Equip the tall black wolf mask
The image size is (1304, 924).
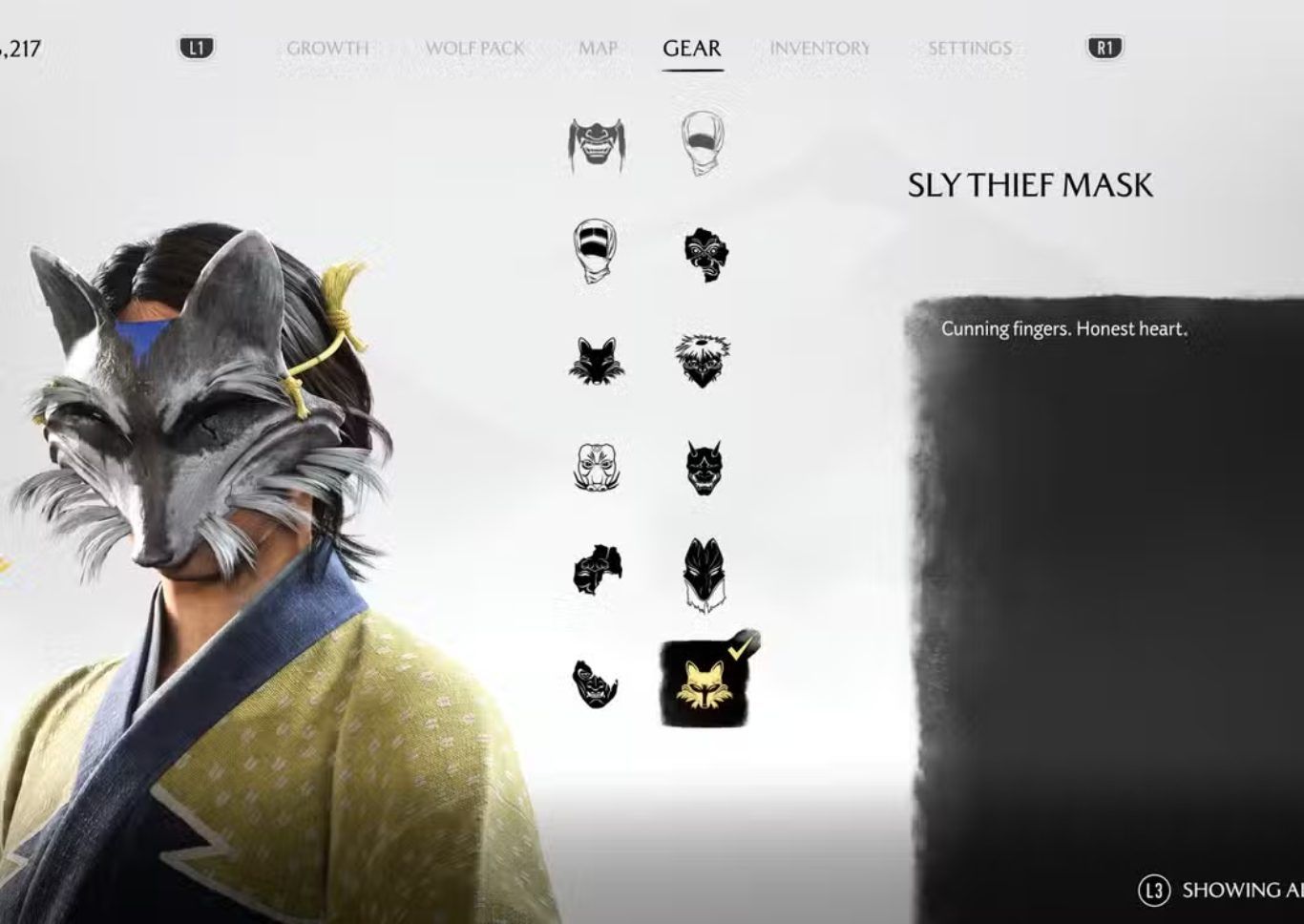click(x=704, y=573)
